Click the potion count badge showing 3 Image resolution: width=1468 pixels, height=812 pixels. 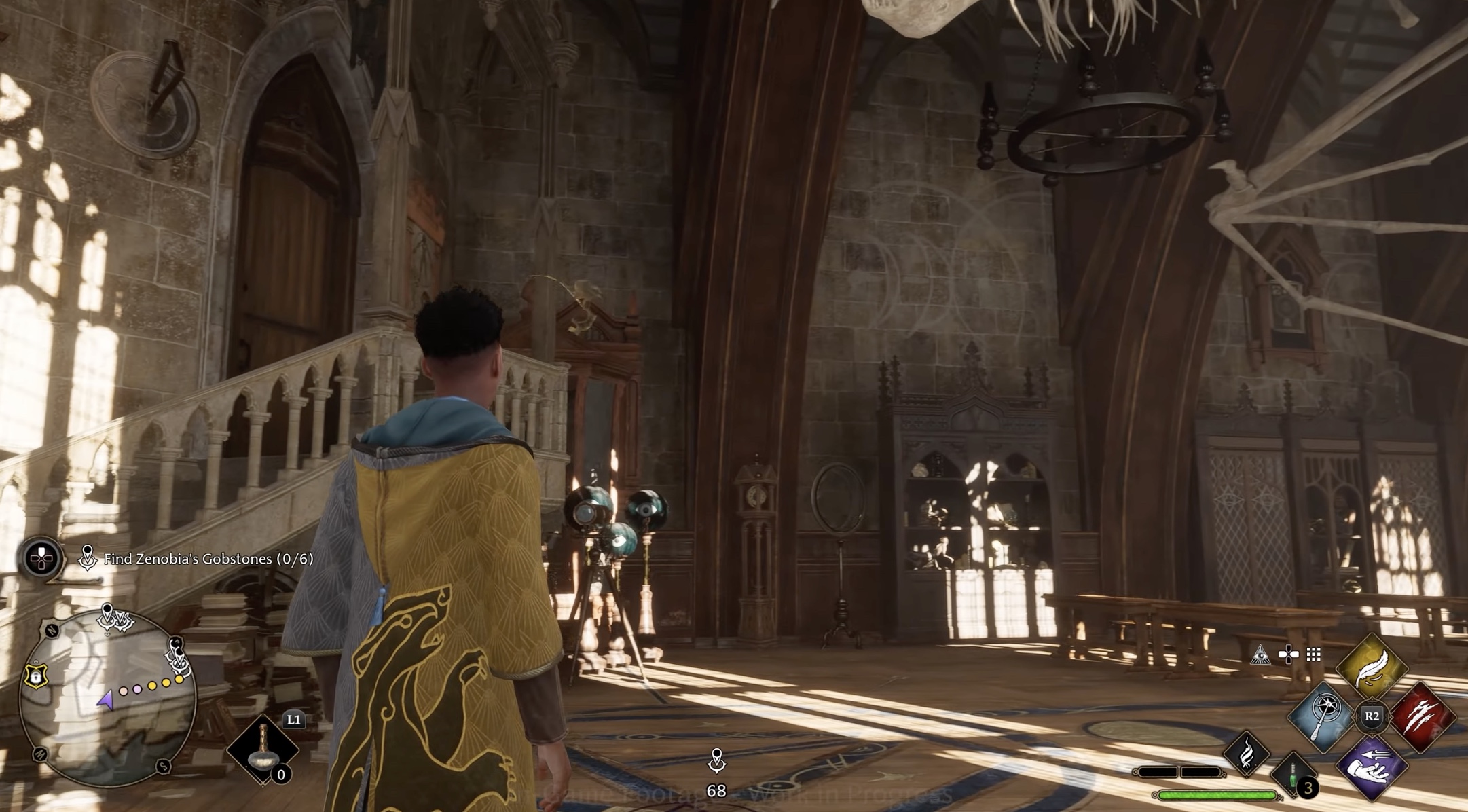click(1308, 790)
